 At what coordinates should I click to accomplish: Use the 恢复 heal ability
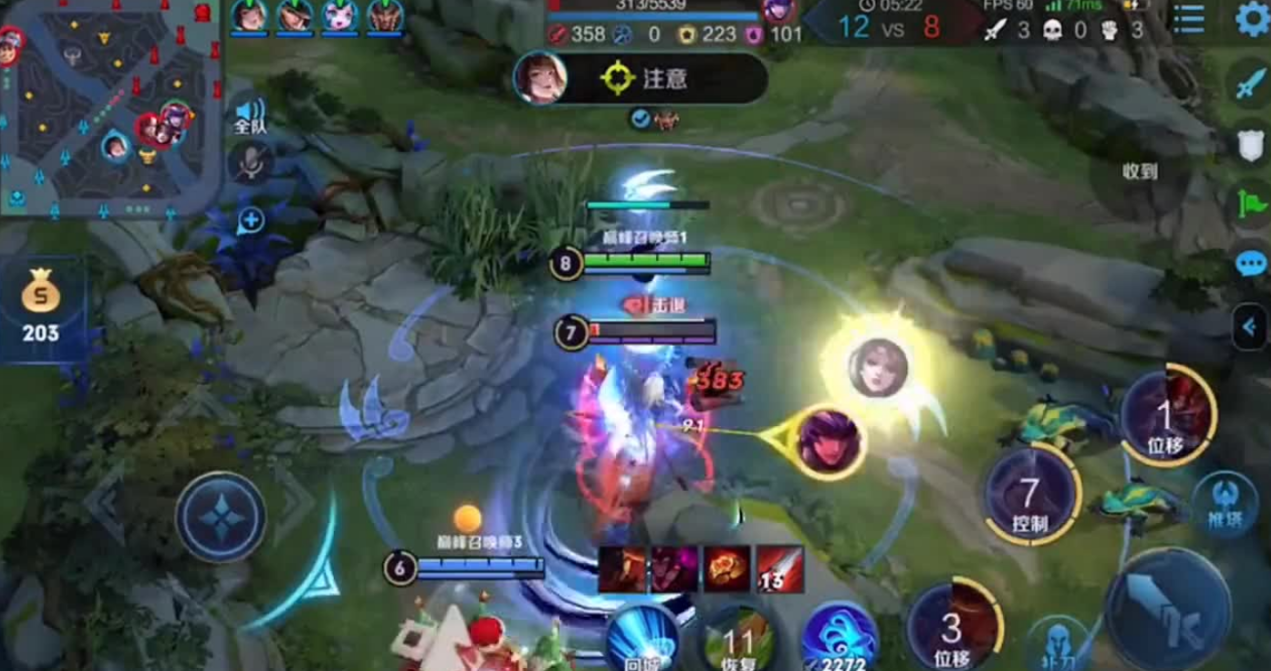pyautogui.click(x=740, y=640)
